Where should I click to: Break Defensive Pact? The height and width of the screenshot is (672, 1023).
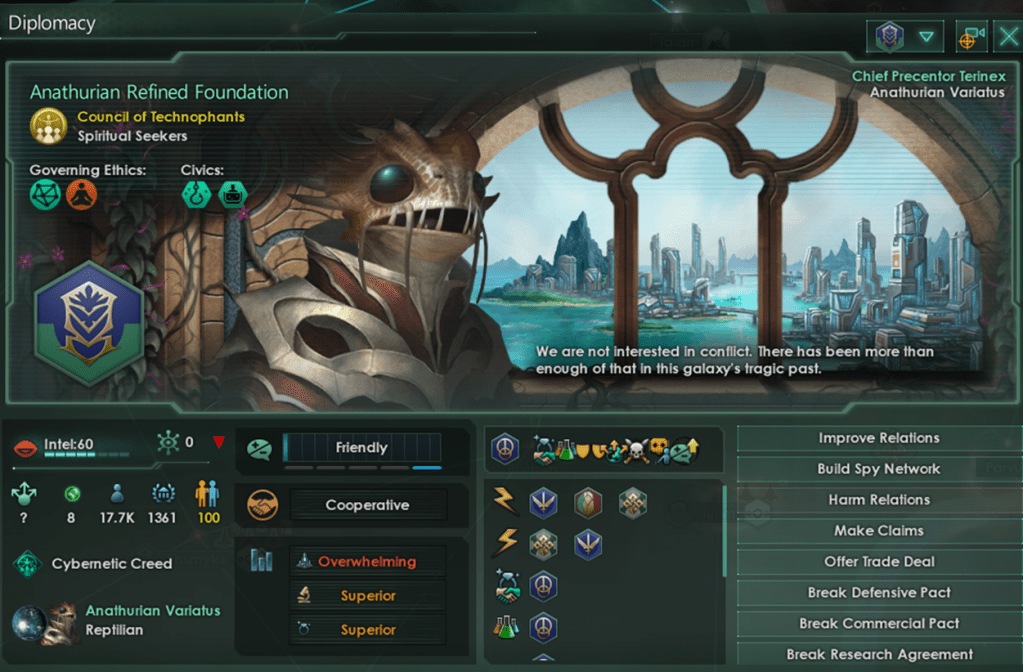click(878, 593)
